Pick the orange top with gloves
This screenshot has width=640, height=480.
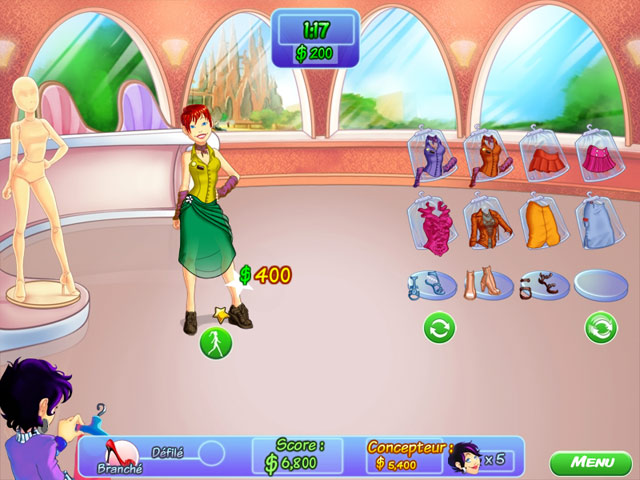point(488,157)
